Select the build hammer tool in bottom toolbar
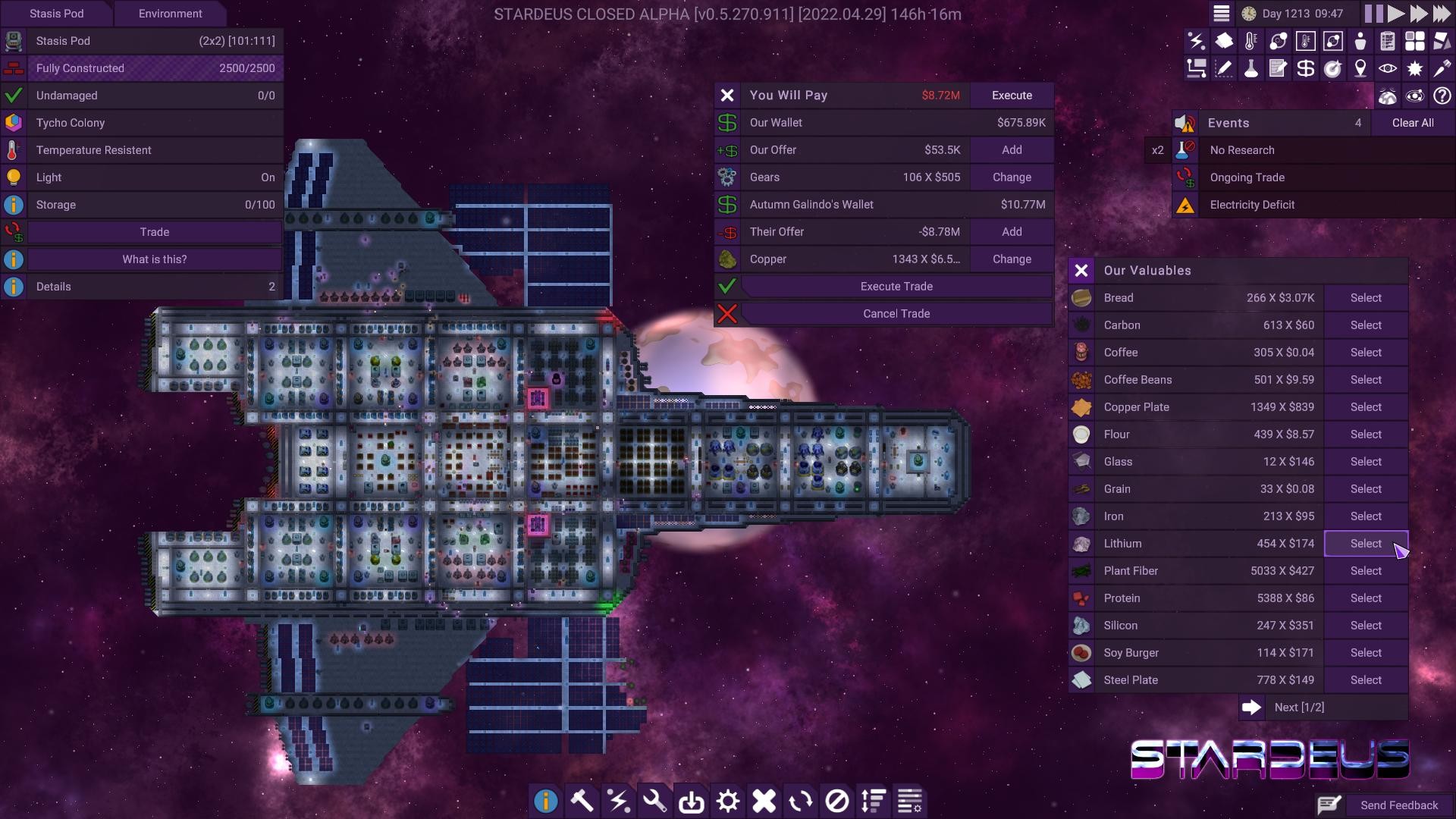This screenshot has width=1456, height=819. (582, 800)
